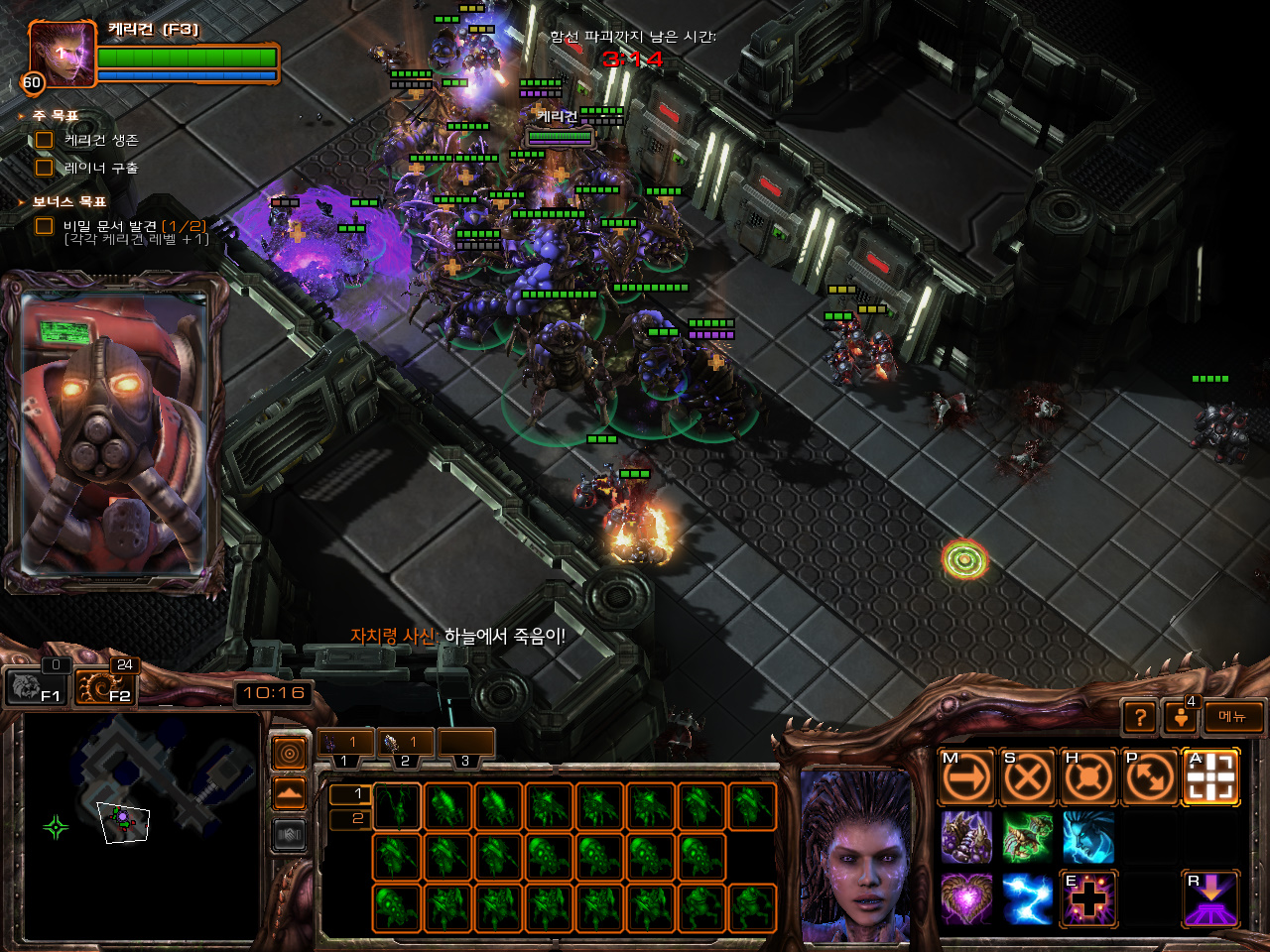Screen dimensions: 1270x952
Task: Click the minimap
Action: (x=141, y=825)
